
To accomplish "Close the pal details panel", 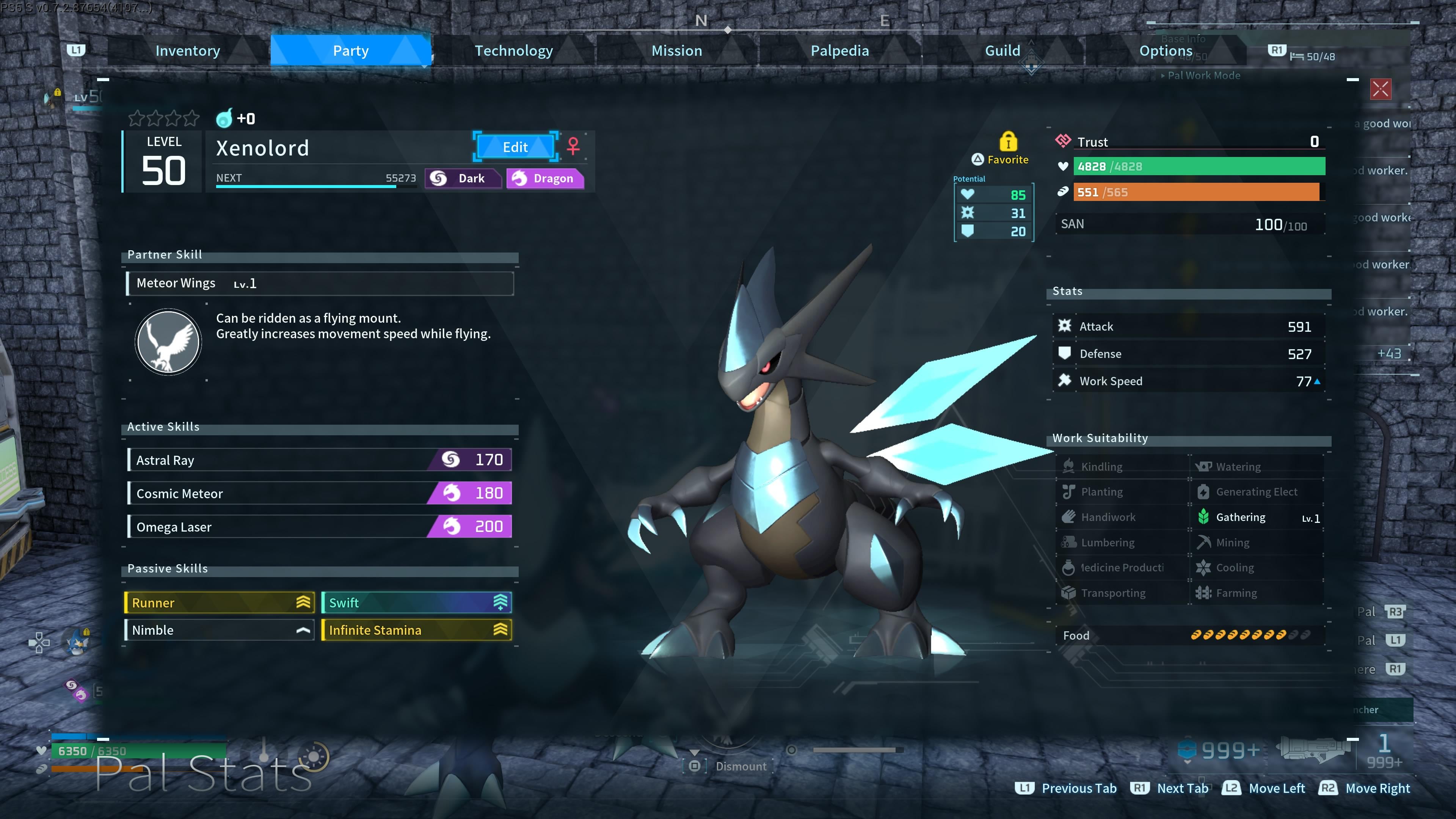I will coord(1380,89).
